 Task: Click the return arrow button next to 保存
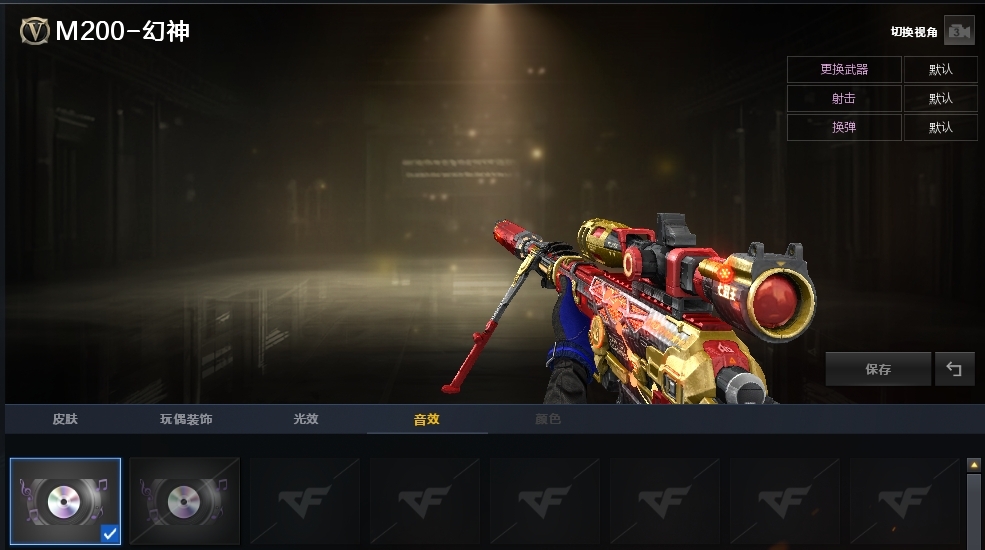pyautogui.click(x=954, y=370)
